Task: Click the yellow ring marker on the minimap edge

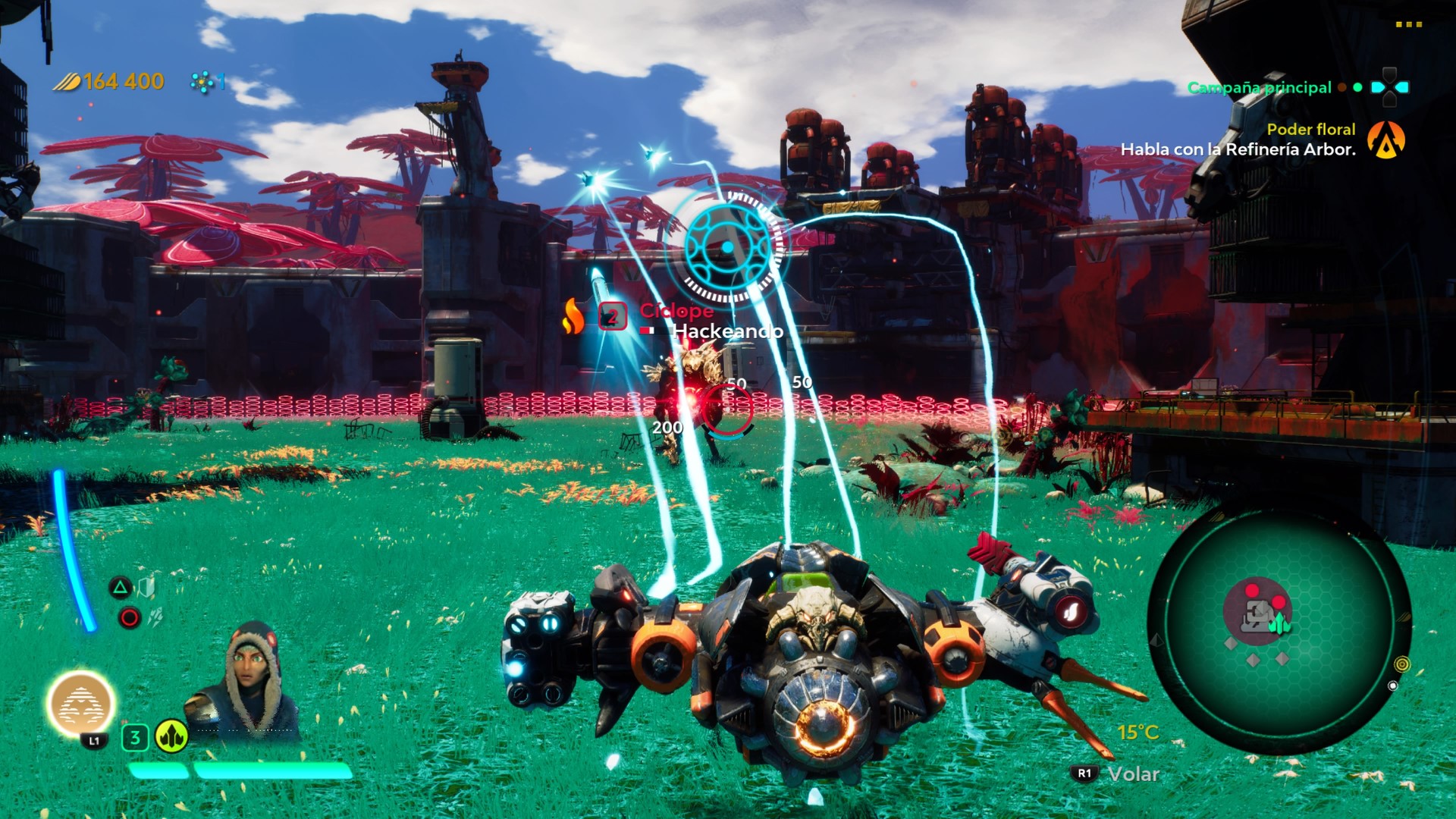Action: pos(1402,664)
